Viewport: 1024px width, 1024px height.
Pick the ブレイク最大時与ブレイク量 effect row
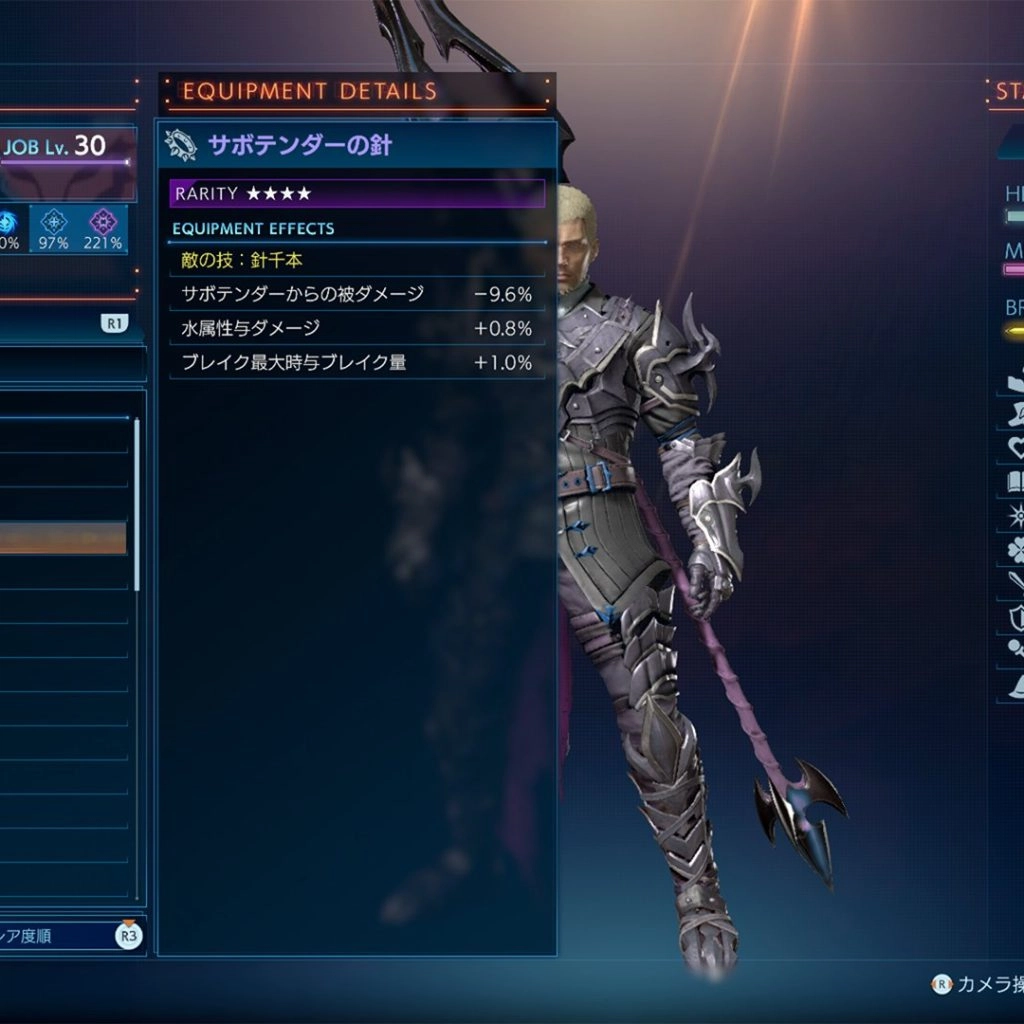357,362
